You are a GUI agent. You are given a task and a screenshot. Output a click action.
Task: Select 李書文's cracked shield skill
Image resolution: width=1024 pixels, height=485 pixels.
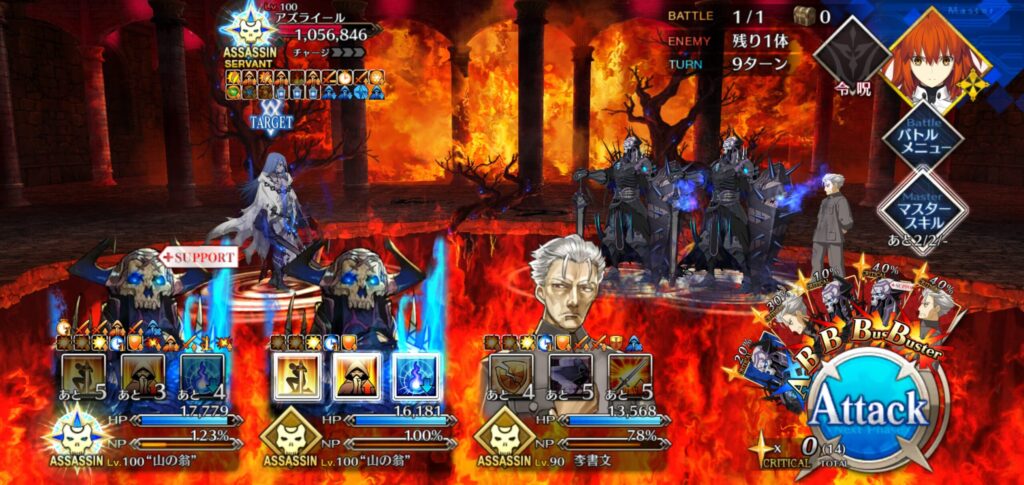[x=509, y=376]
